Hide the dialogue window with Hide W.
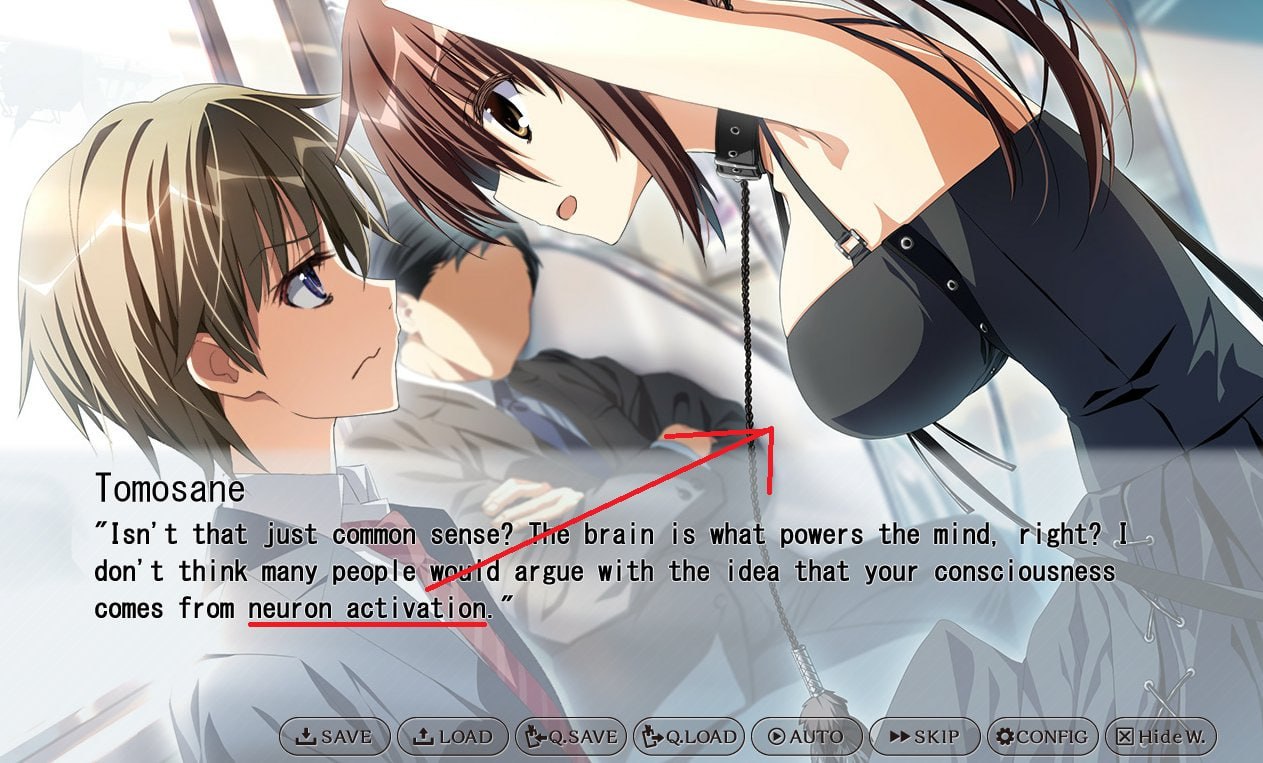 coord(1160,737)
